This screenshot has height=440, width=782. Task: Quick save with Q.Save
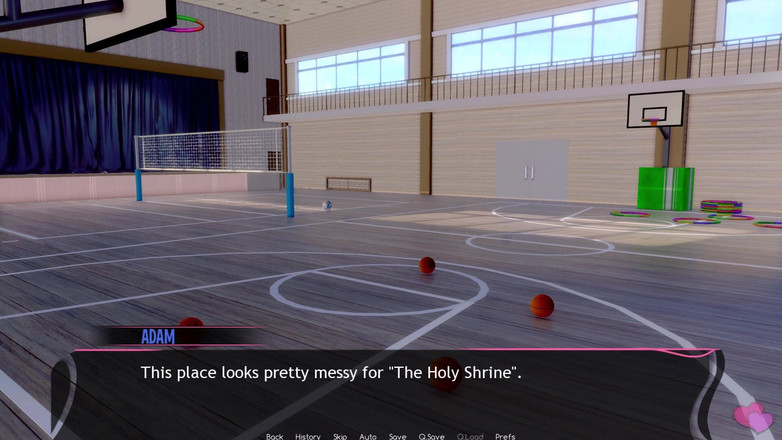[x=431, y=436]
